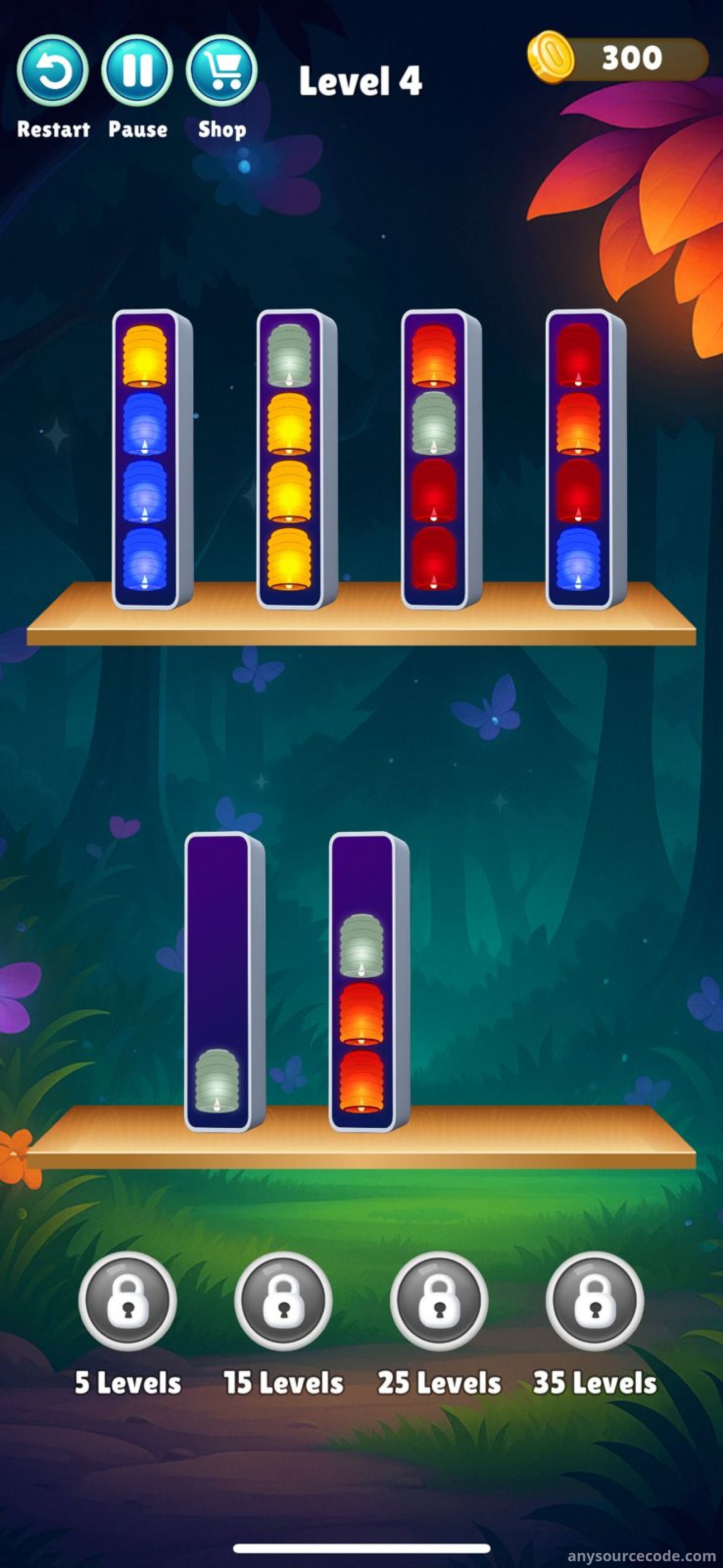Screen dimensions: 723x1568
Task: Restart the current level
Action: [52, 71]
